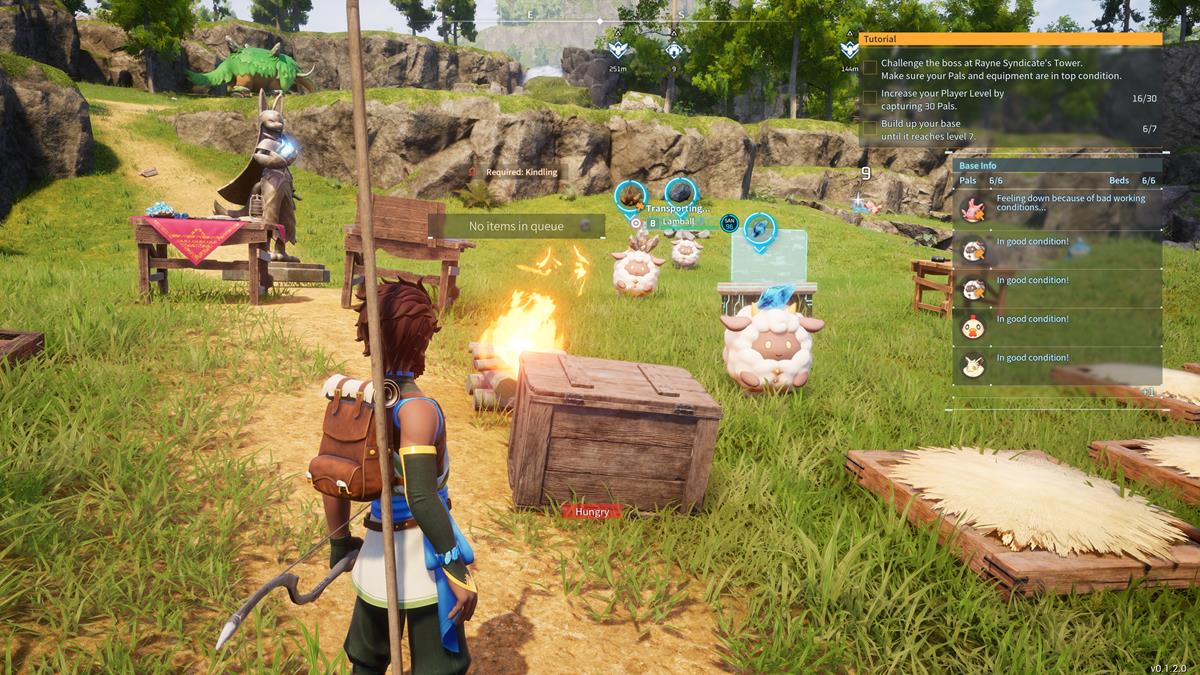Click the base compass marker labeled 9
This screenshot has width=1200, height=675.
[675, 48]
